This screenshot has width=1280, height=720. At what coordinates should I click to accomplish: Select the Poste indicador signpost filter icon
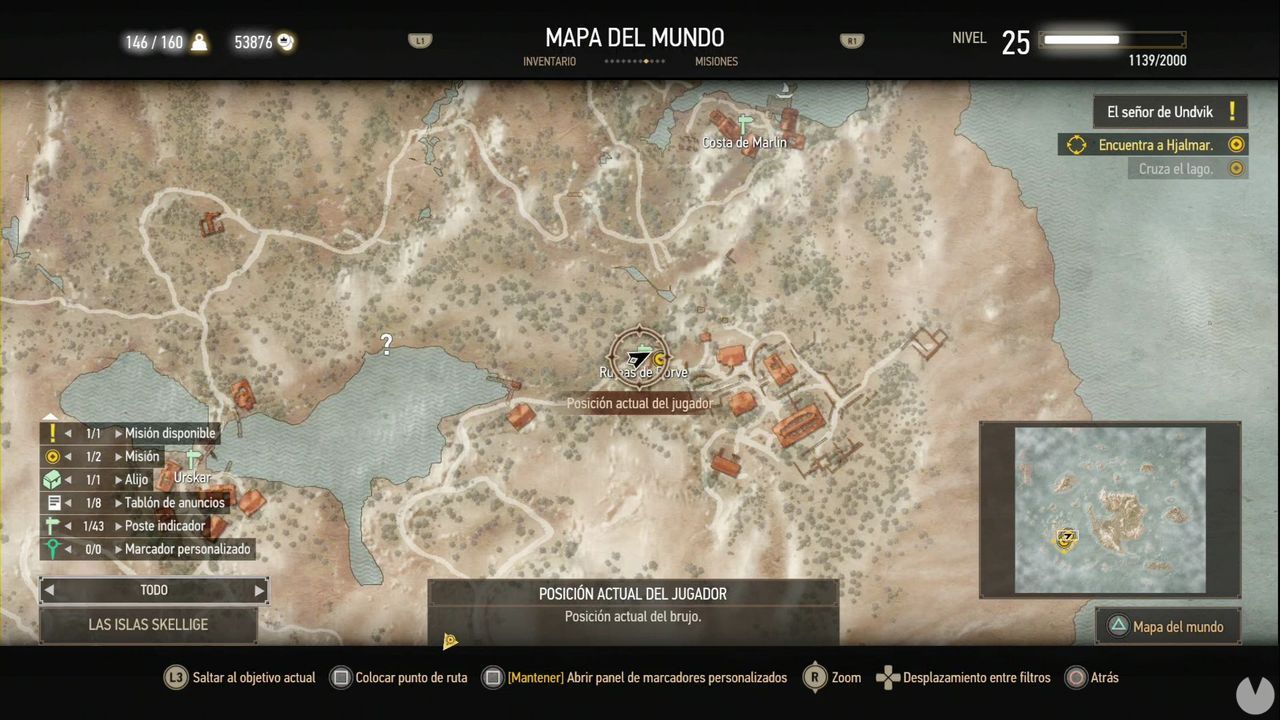coord(51,525)
